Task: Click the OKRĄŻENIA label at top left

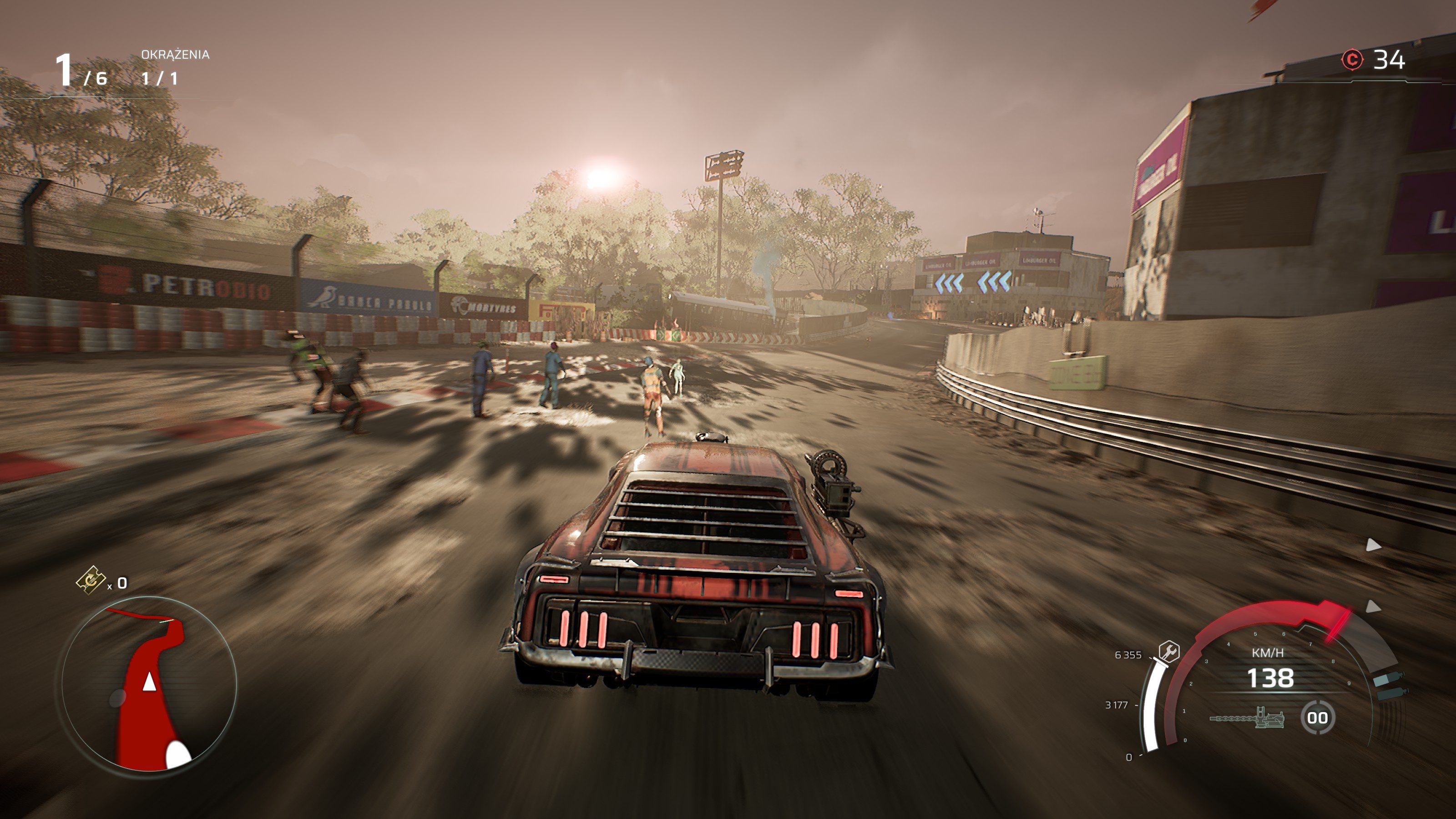Action: [x=175, y=55]
